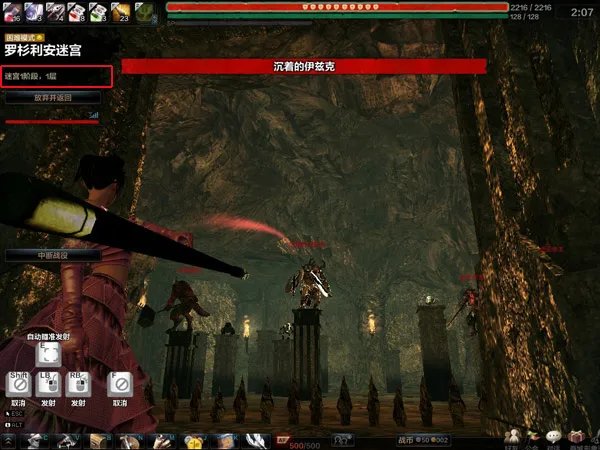Click the 放弃并返回 (abandon and return) button
This screenshot has width=600, height=450.
(53, 98)
